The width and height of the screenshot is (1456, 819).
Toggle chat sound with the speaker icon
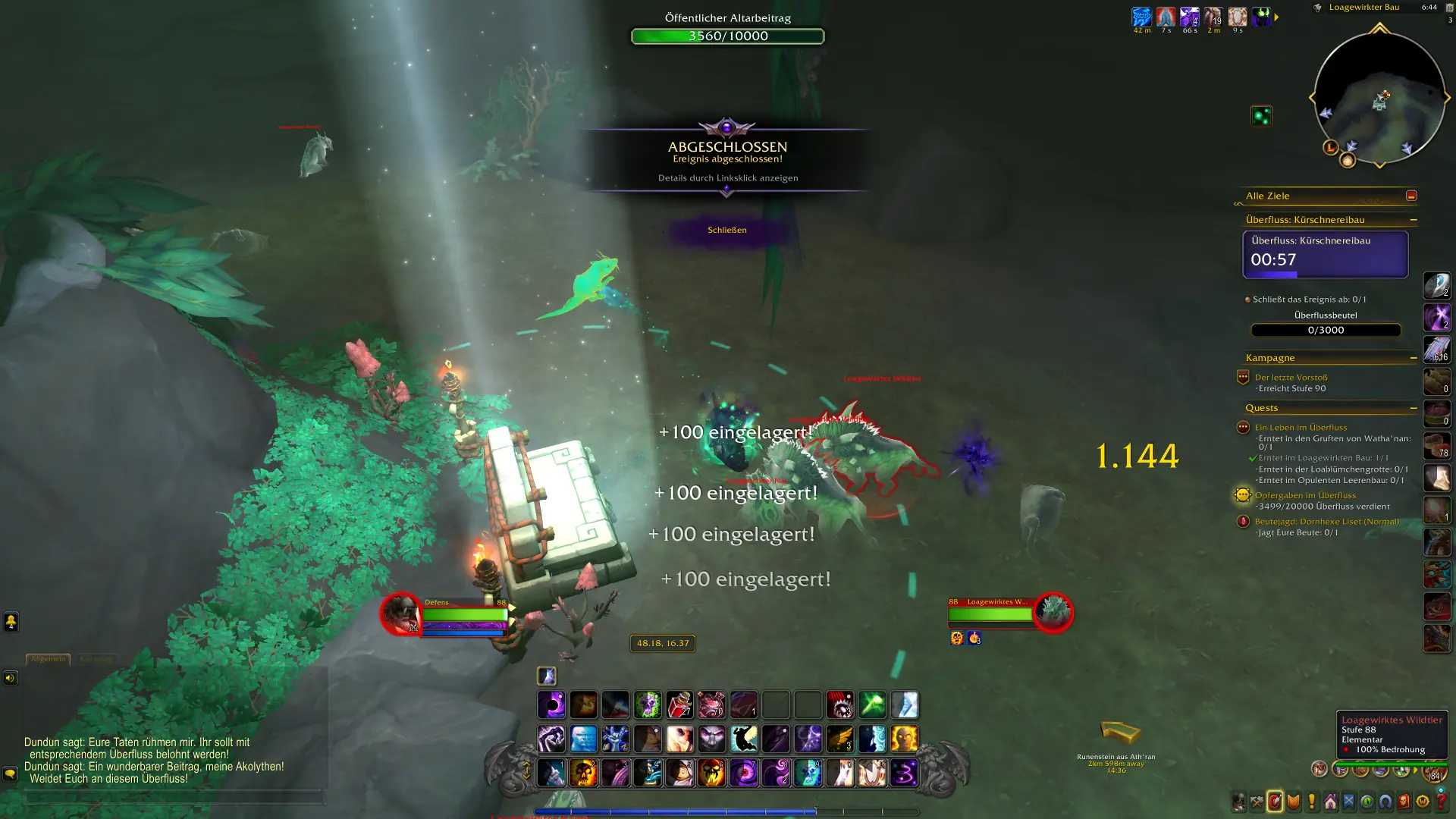(x=11, y=678)
